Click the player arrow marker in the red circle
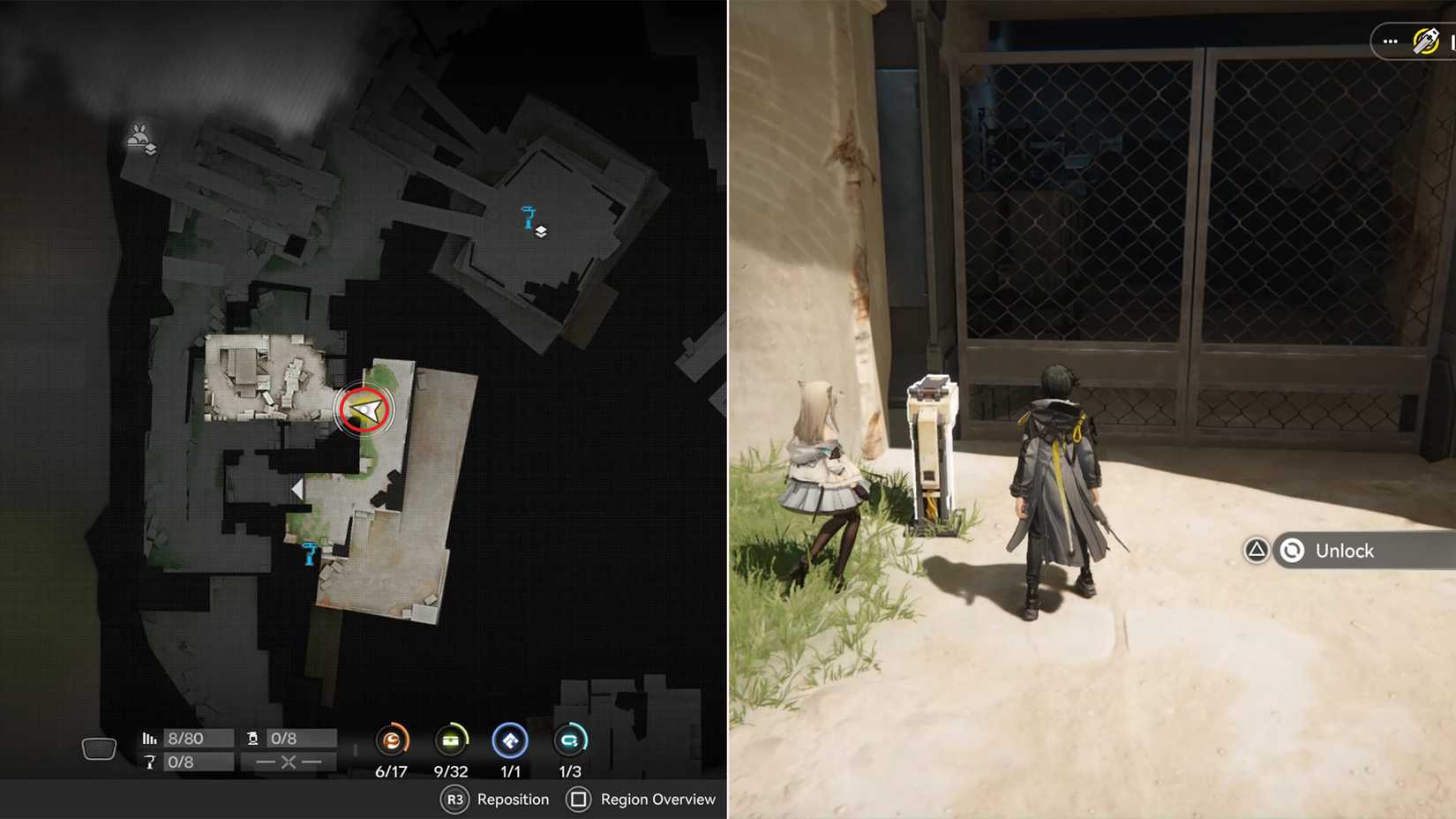 [363, 408]
